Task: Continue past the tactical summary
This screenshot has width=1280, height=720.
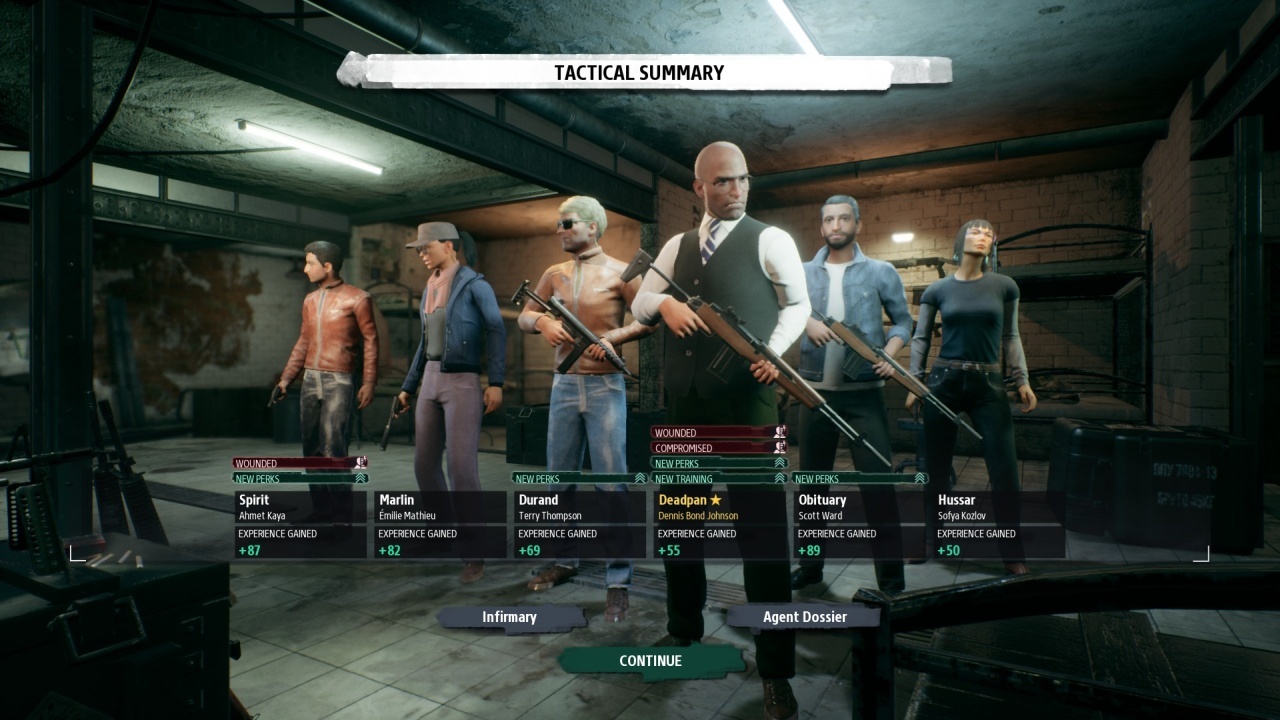Action: tap(650, 661)
